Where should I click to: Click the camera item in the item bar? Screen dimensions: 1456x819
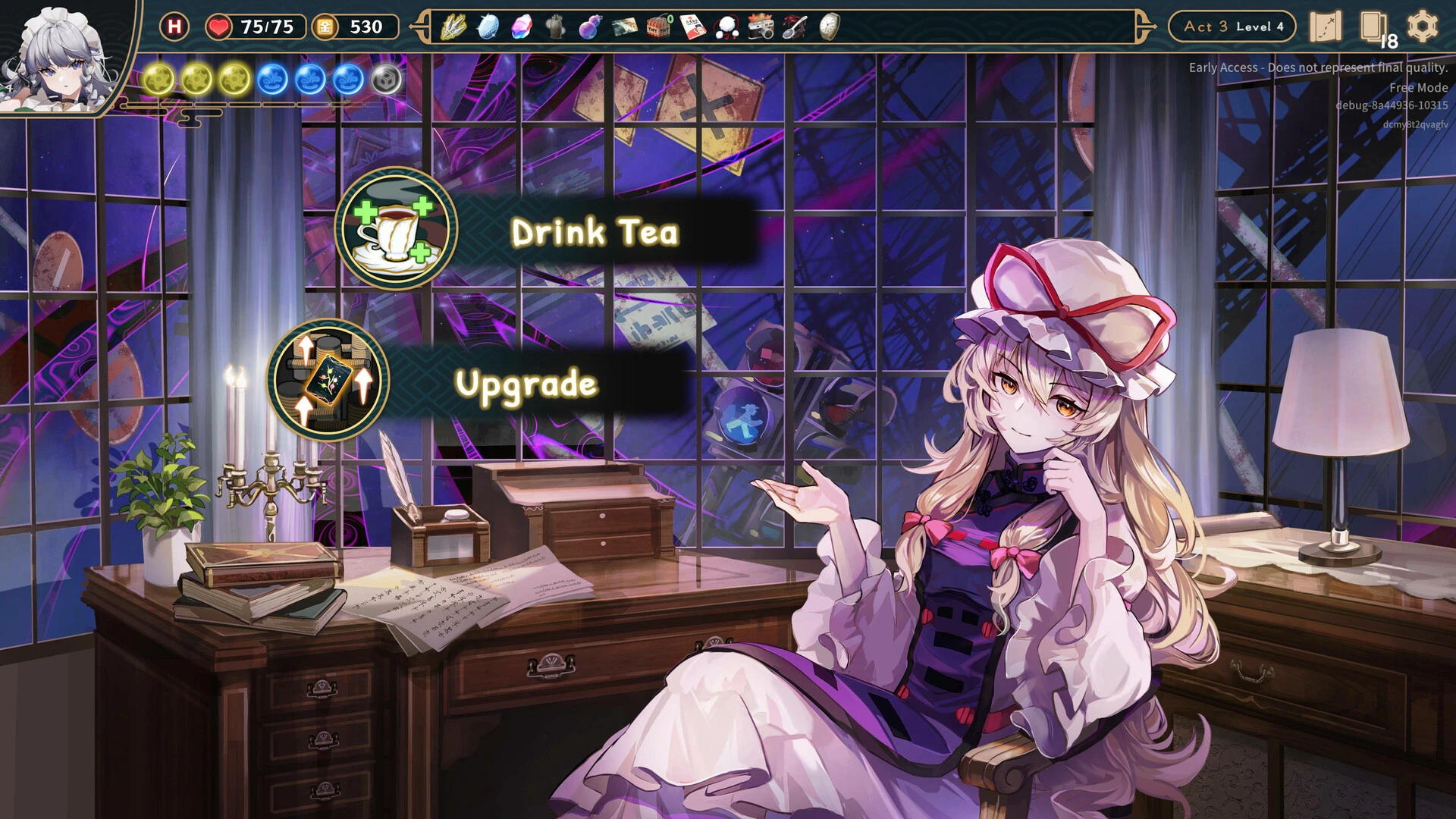tap(761, 27)
